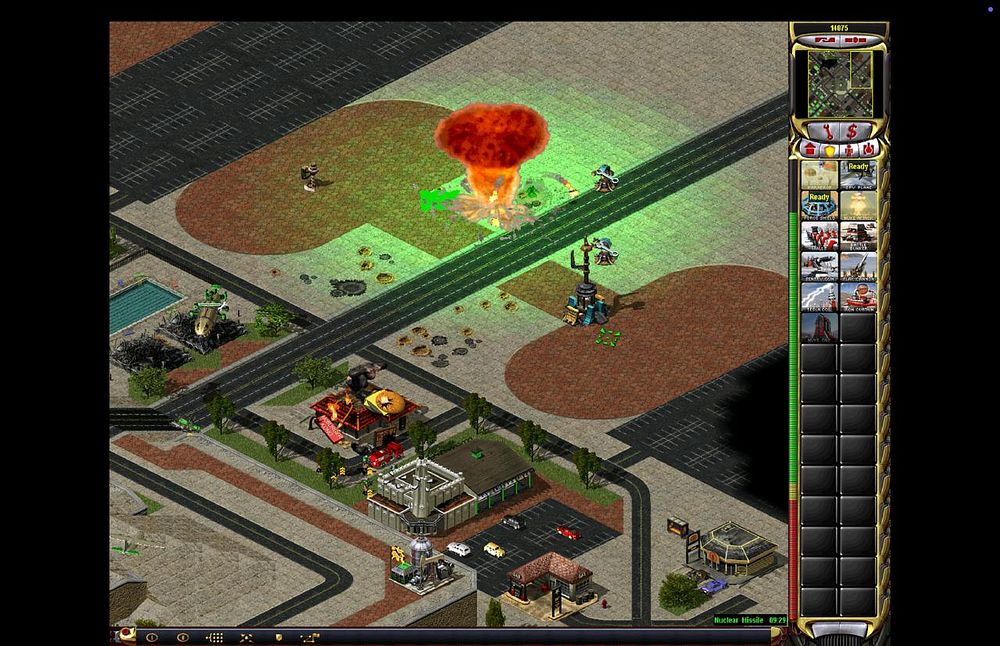The height and width of the screenshot is (646, 1000).
Task: Launch the ready Spy Plane power
Action: [859, 175]
